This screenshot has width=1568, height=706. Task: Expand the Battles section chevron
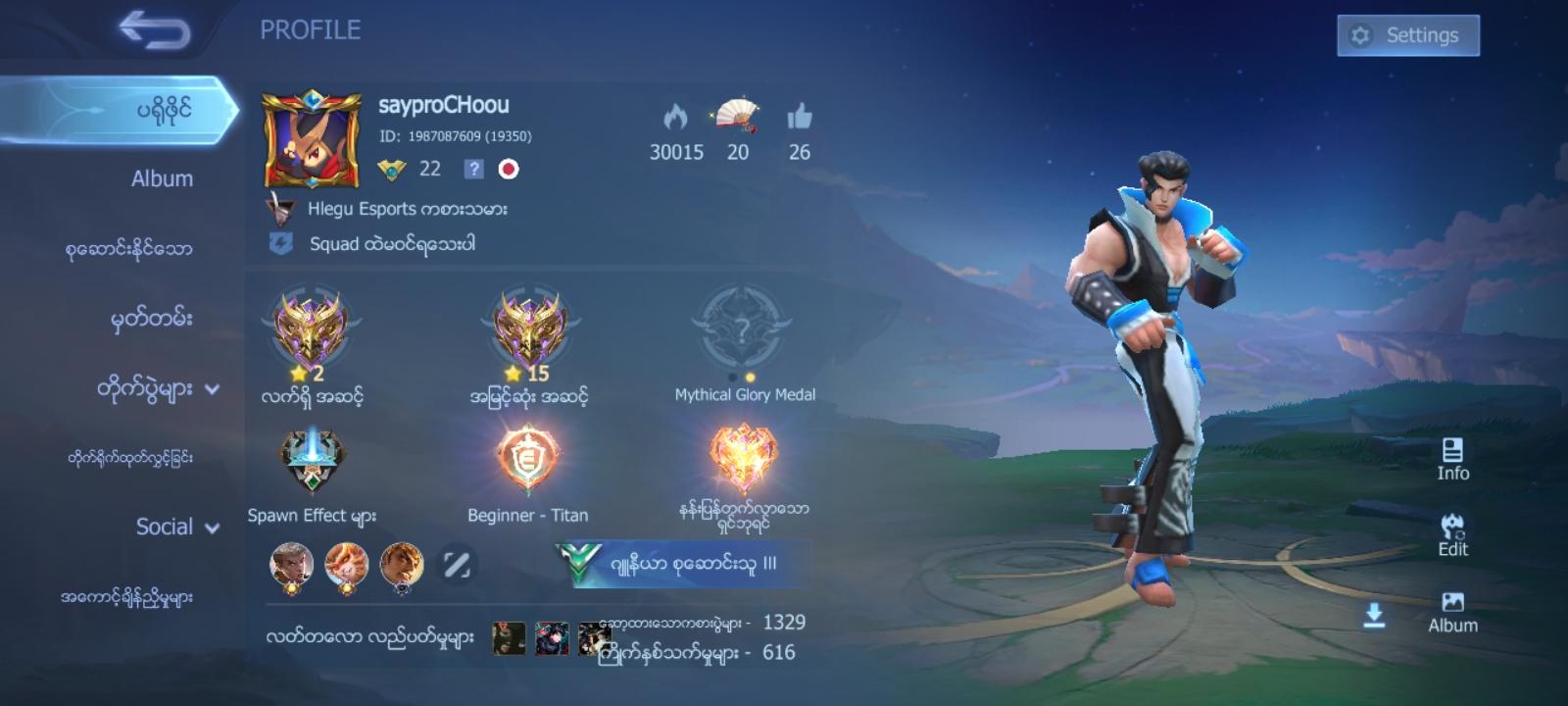(x=210, y=386)
